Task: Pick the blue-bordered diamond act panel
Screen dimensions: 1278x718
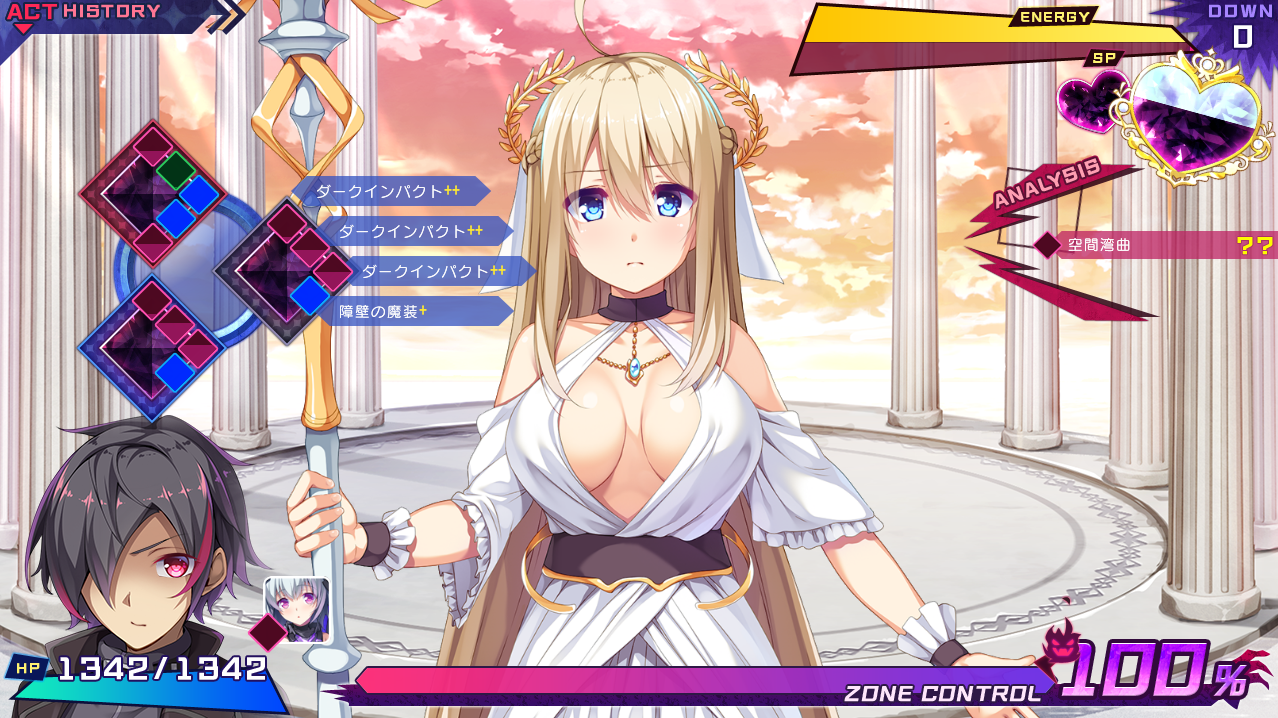Action: click(x=150, y=347)
